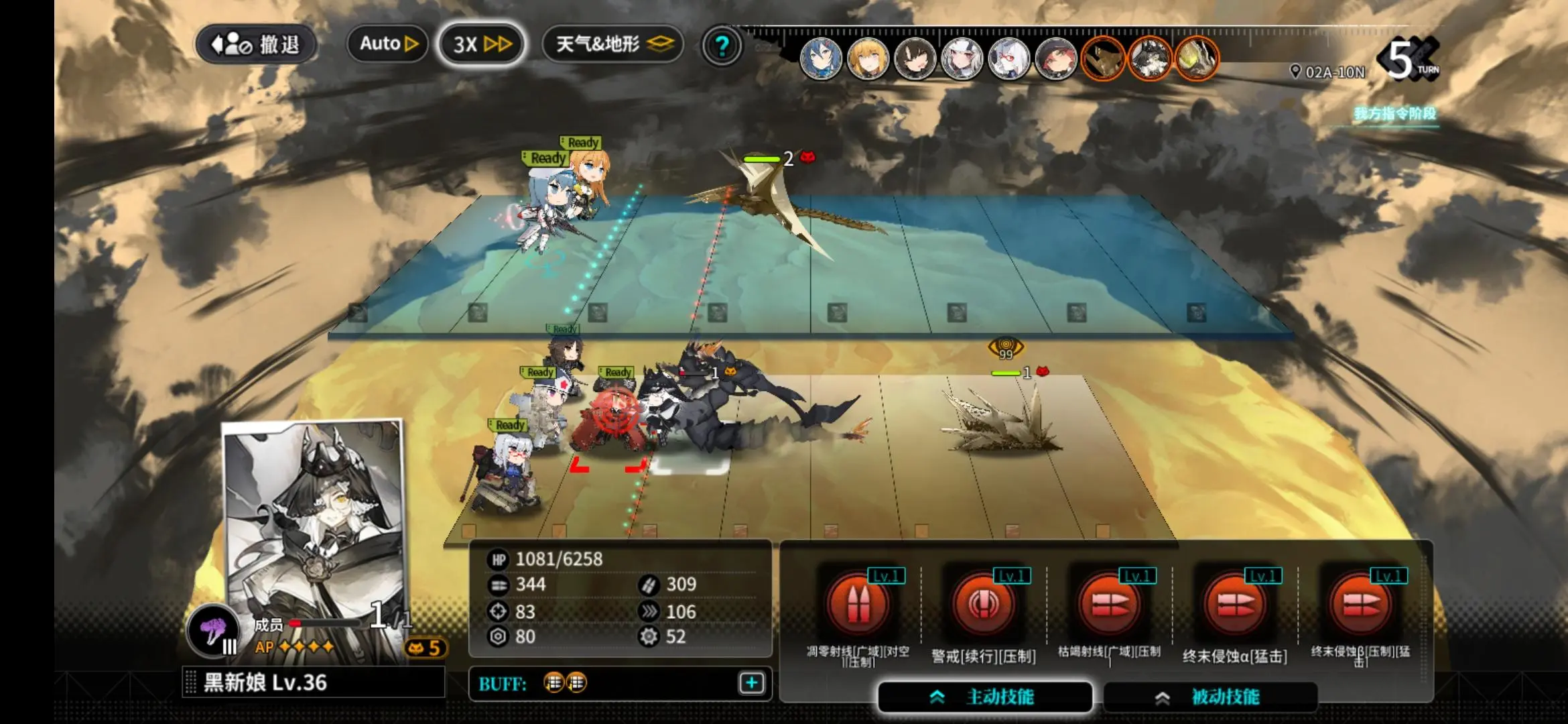Select the blonde girl turn-order portrait
The image size is (1568, 724).
click(x=868, y=60)
